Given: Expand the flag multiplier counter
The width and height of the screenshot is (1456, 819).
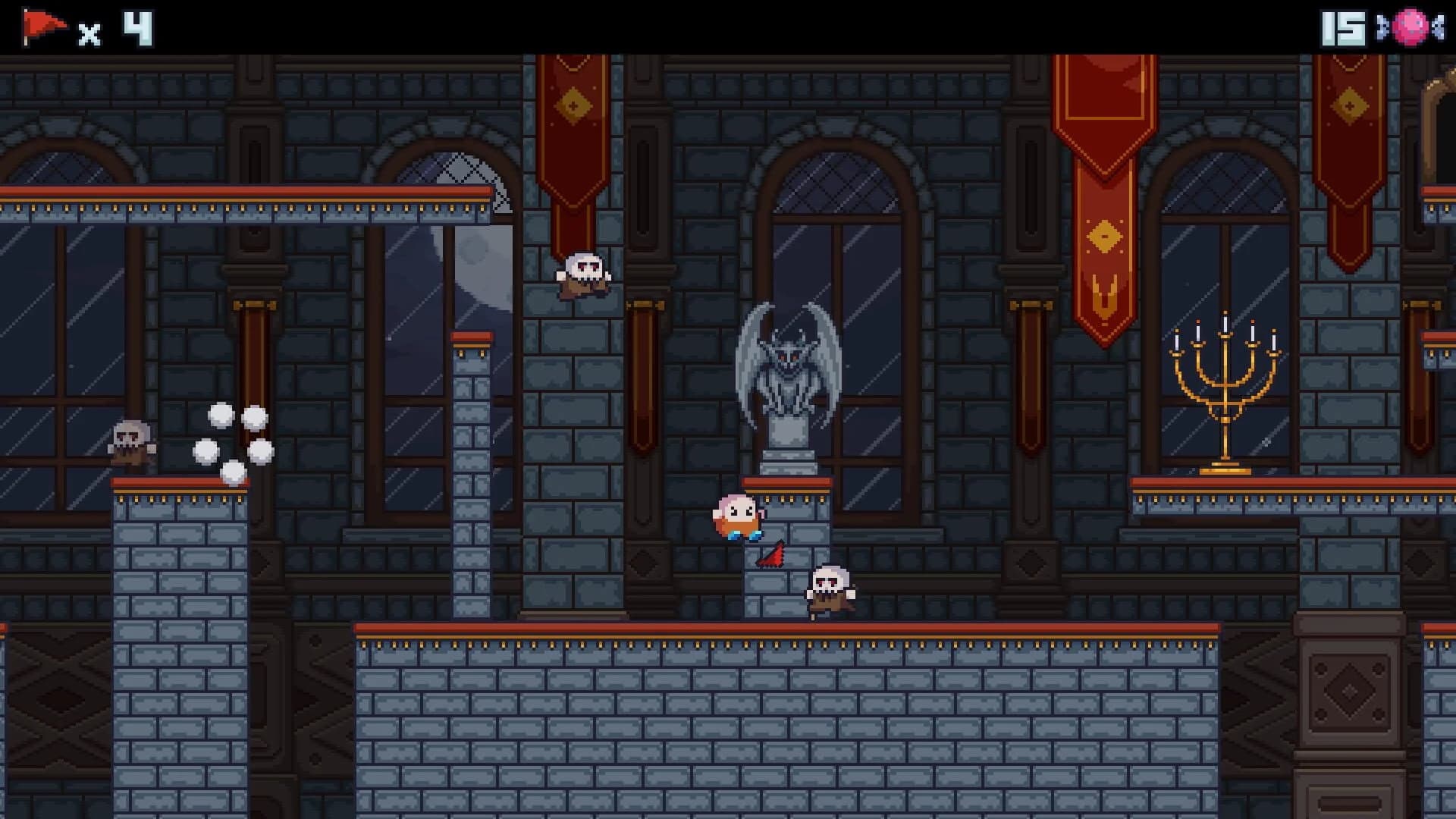Looking at the screenshot, I should point(90,30).
